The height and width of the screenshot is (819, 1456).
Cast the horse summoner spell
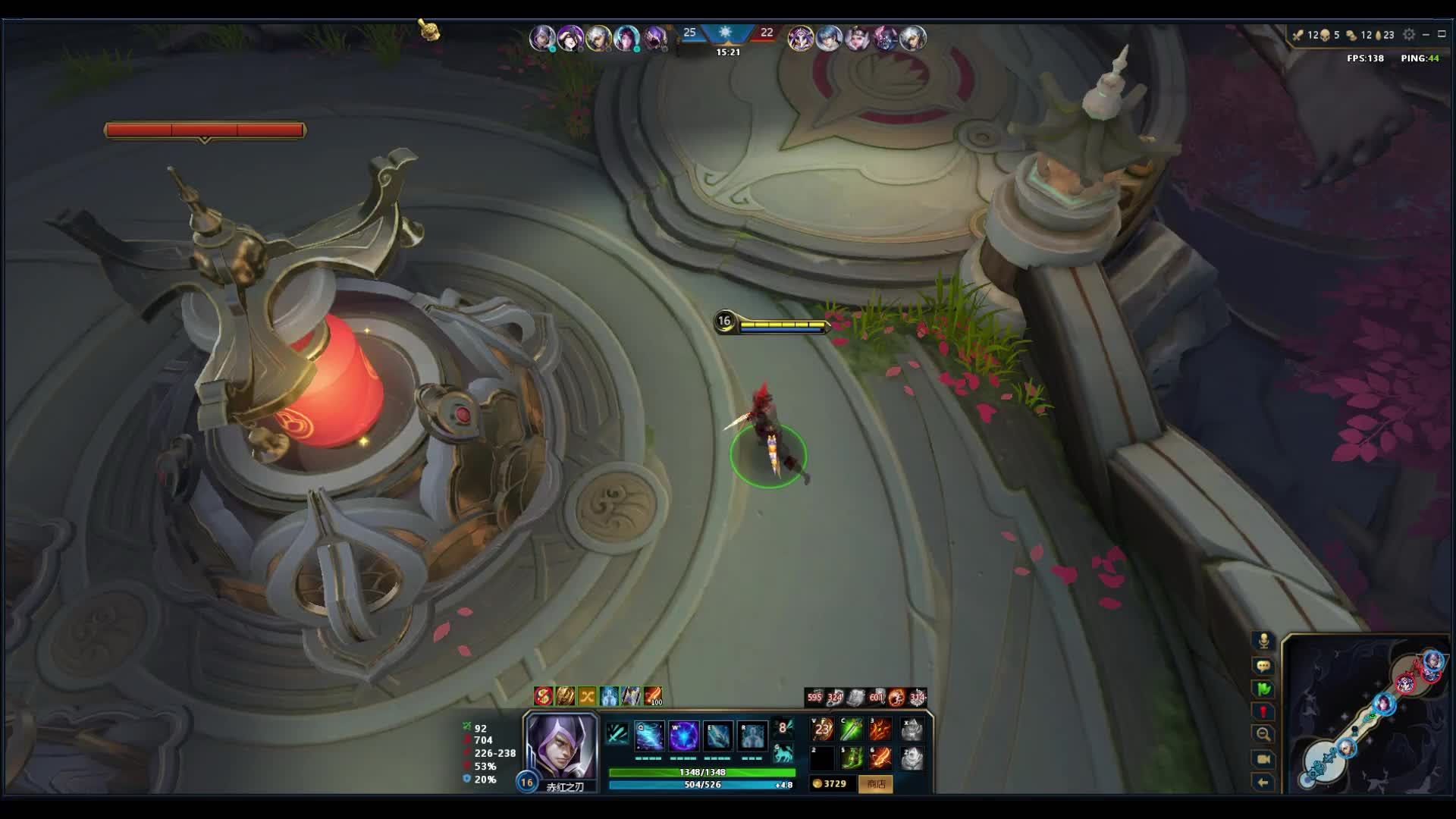tap(783, 755)
